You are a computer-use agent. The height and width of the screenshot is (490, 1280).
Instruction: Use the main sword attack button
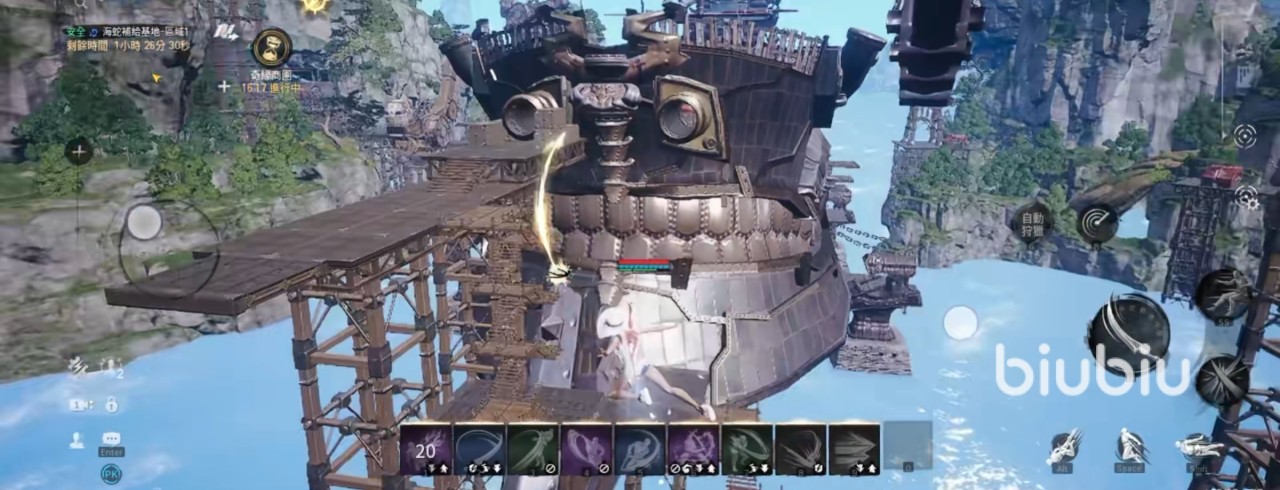coord(1128,335)
